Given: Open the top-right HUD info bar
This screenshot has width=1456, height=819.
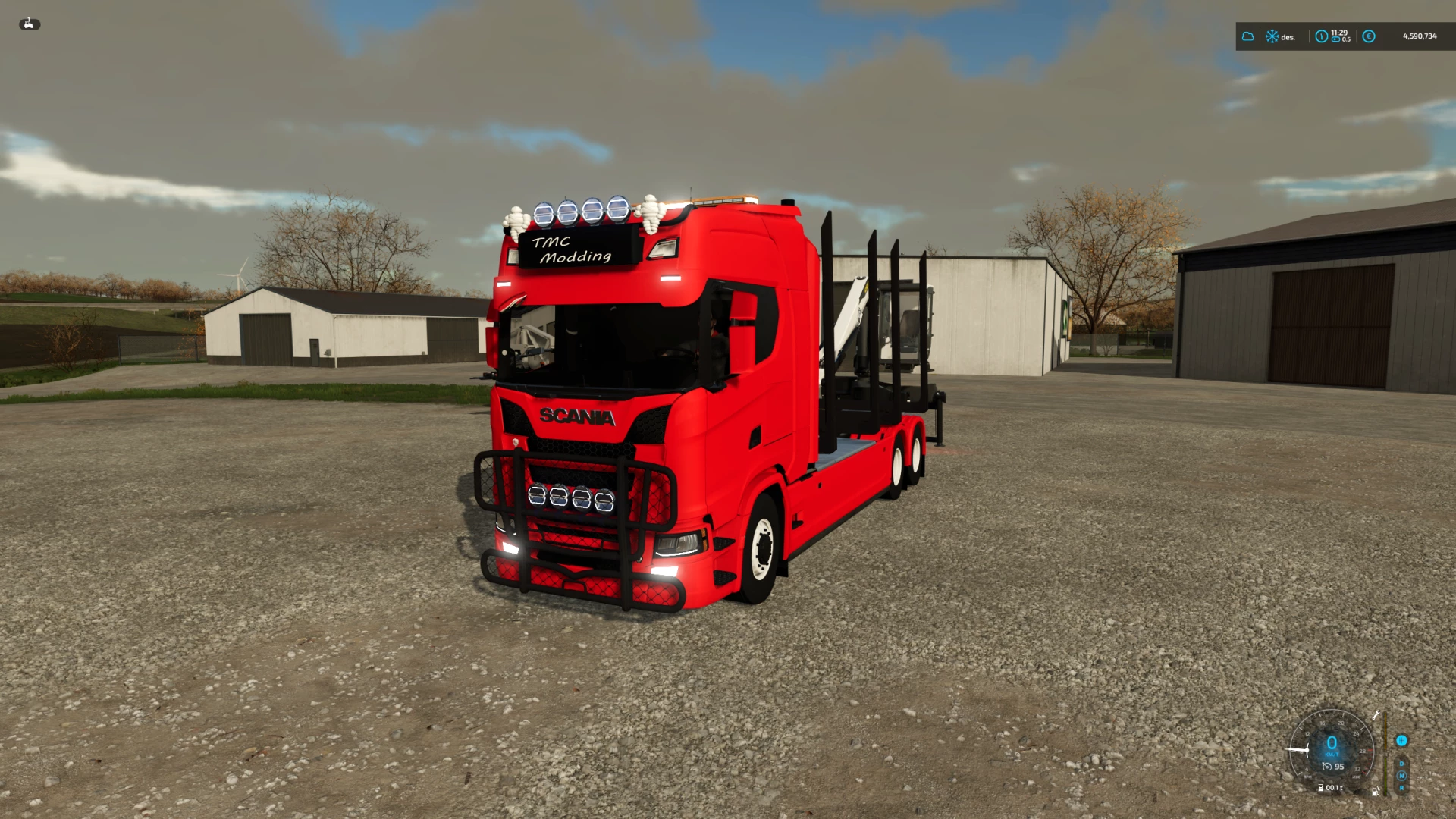Looking at the screenshot, I should click(x=1346, y=36).
